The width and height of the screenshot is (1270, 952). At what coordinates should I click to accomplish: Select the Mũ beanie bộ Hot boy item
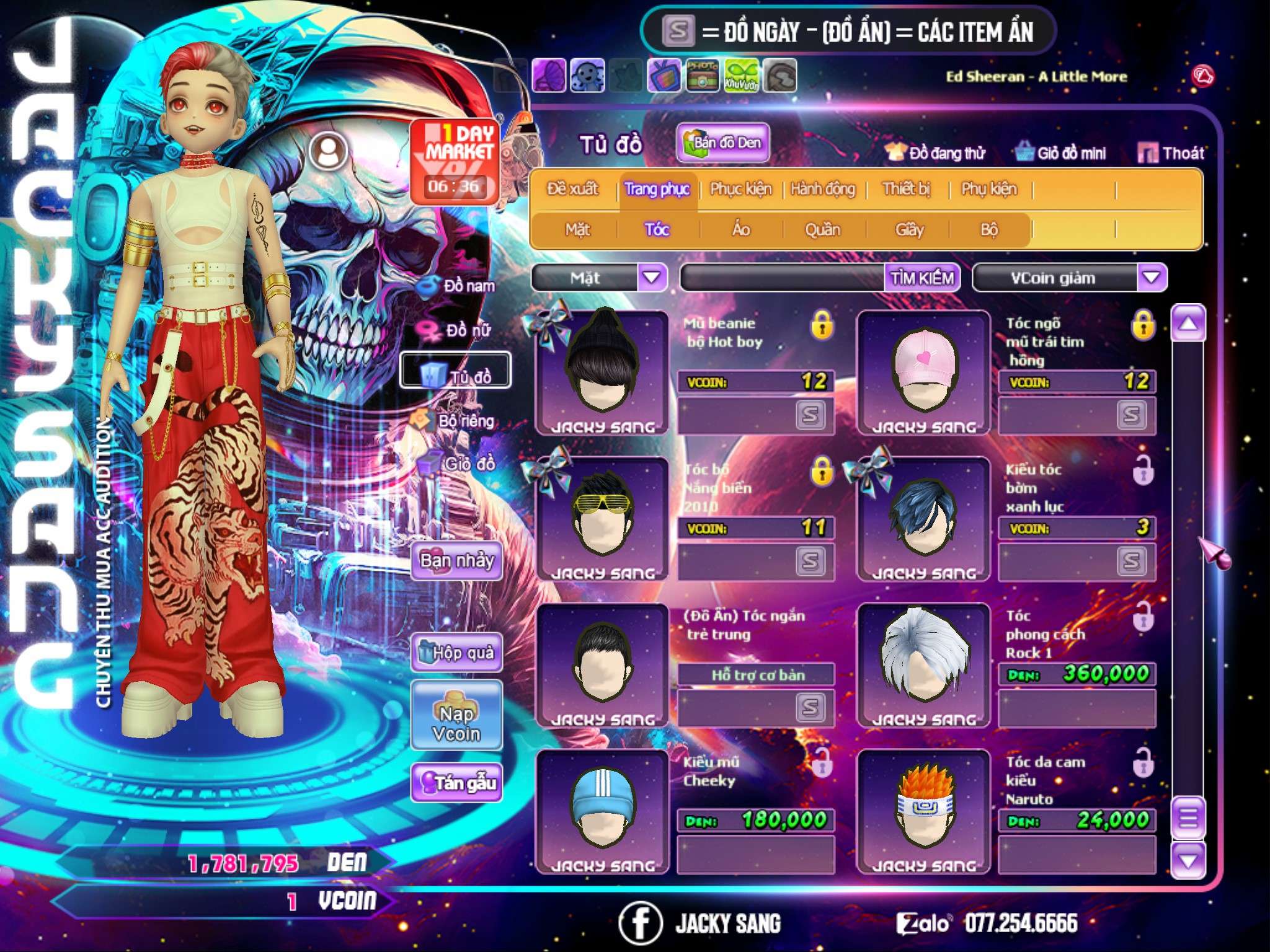[x=602, y=372]
